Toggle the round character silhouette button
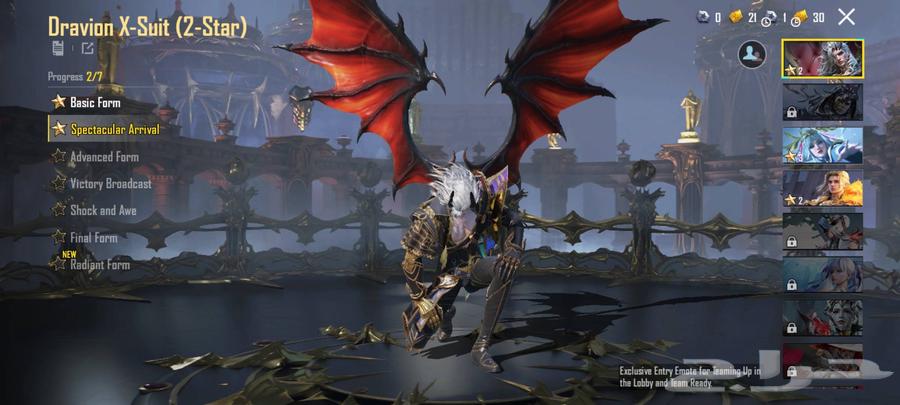The height and width of the screenshot is (405, 900). click(x=751, y=55)
